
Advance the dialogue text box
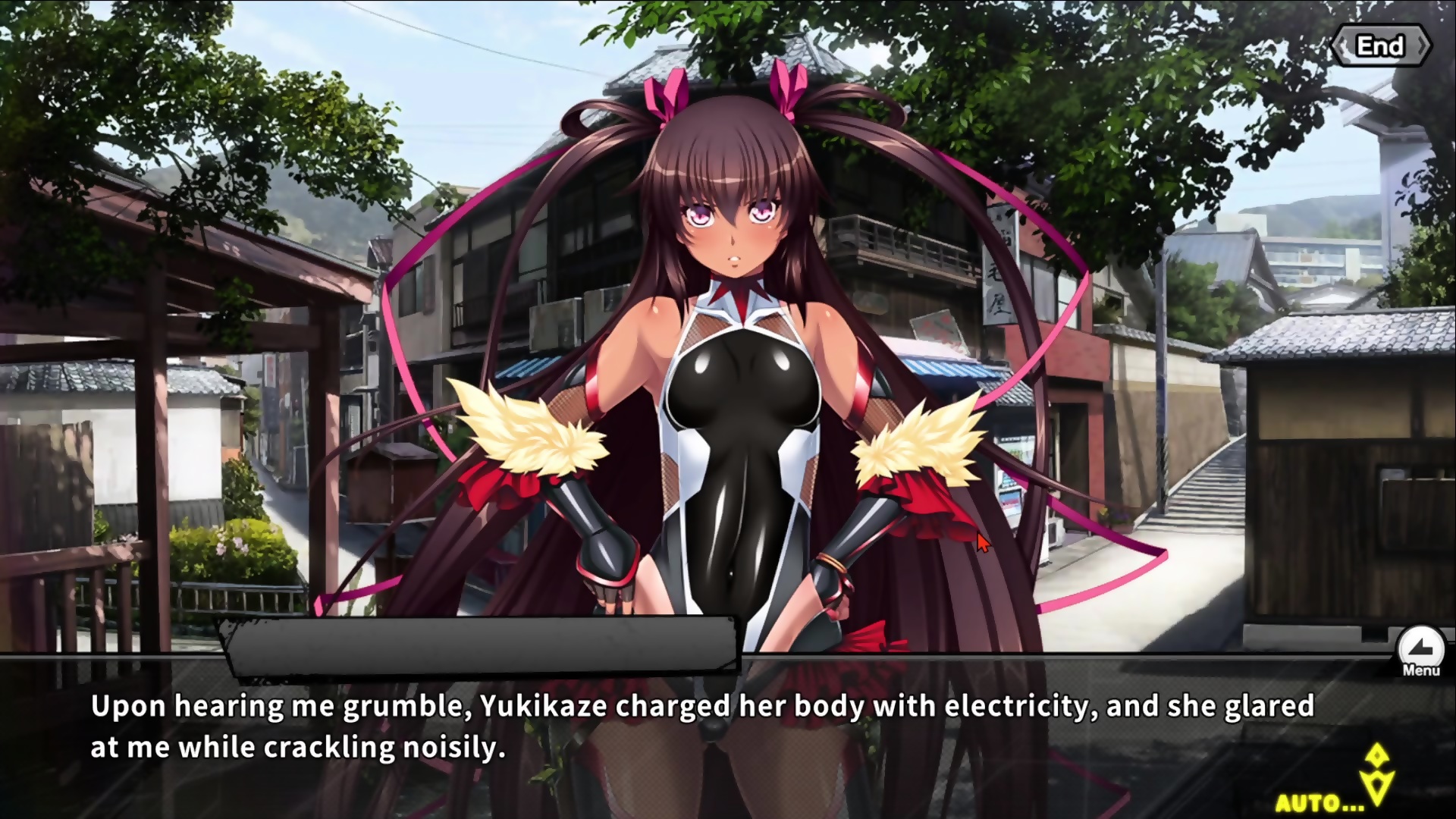pos(701,726)
